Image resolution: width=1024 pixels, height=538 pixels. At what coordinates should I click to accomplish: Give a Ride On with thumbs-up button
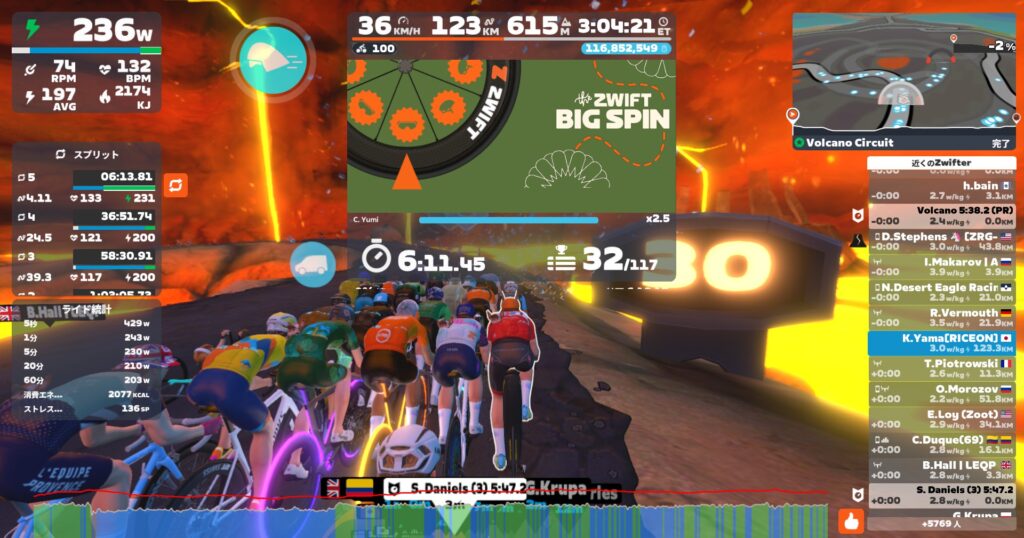point(851,520)
